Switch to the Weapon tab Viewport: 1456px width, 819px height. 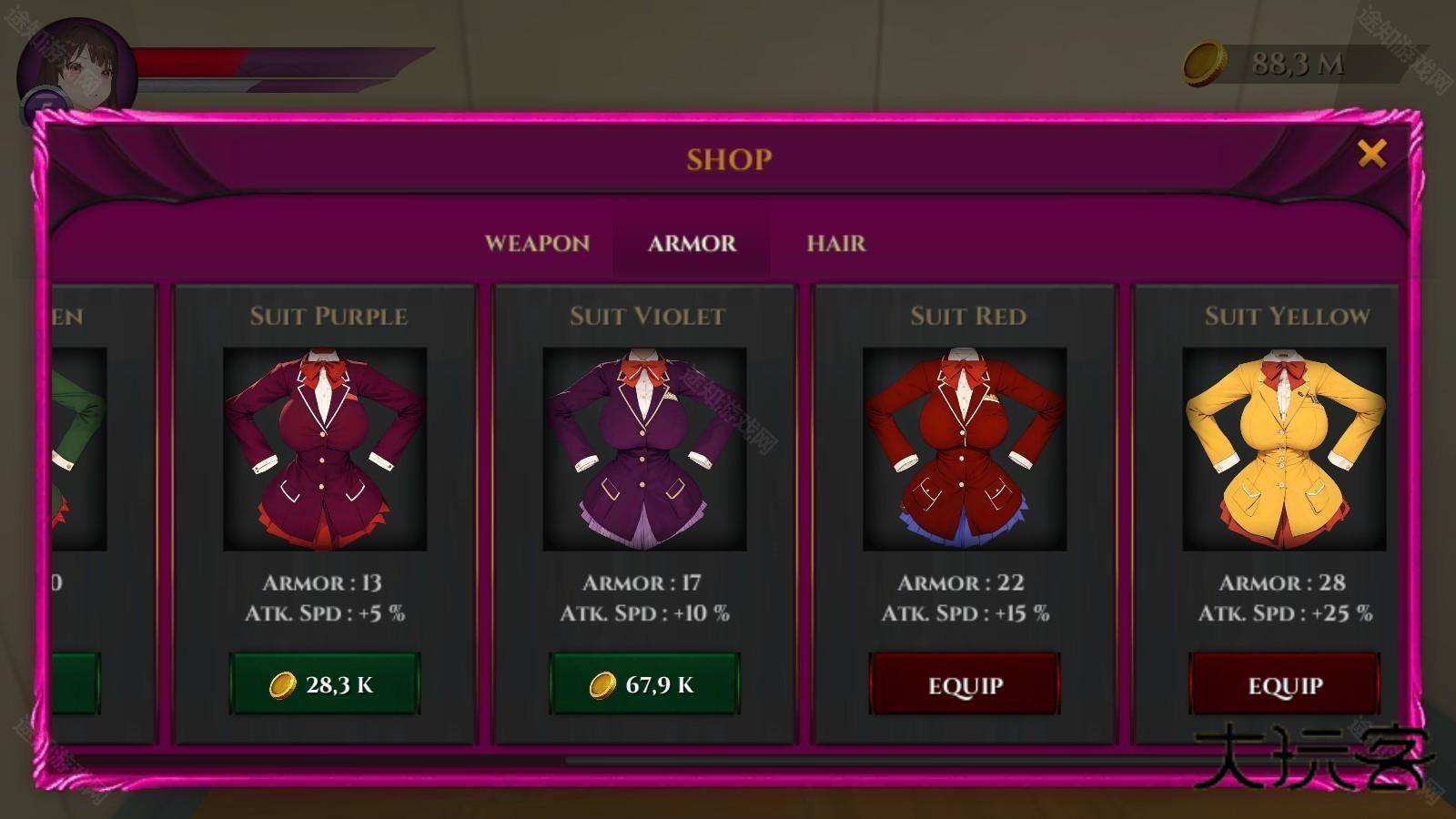tap(537, 244)
